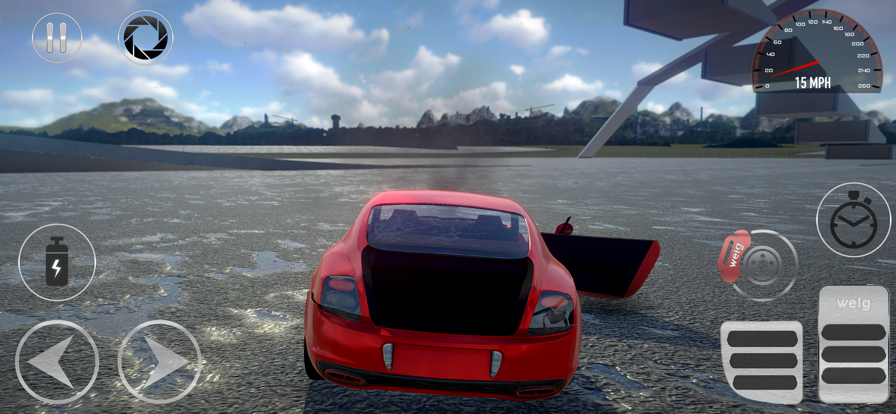The image size is (896, 414).
Task: Activate the nitro boost canister button
Action: pos(57,262)
